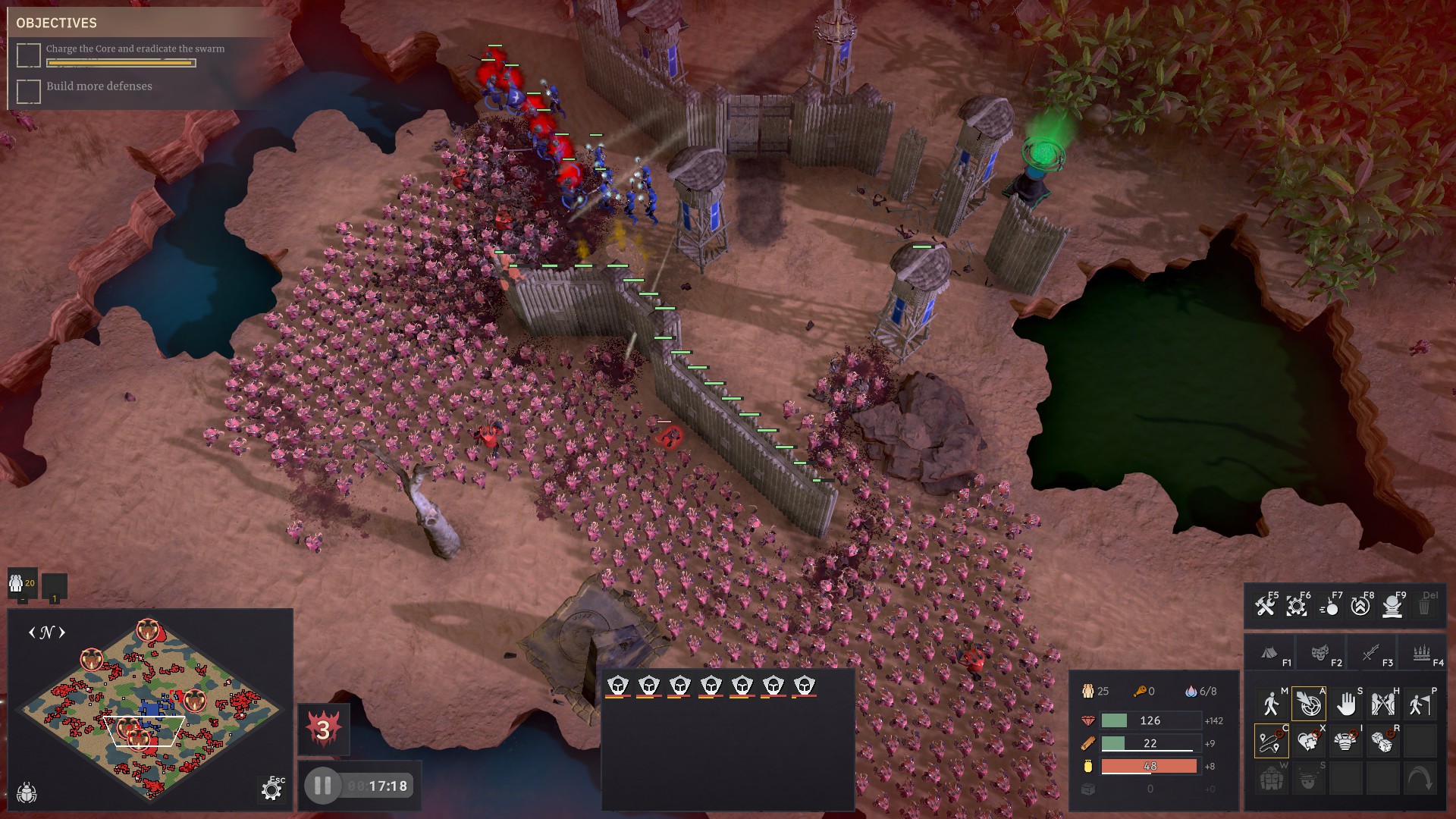Open the hammer and wrench build menu
Screen dimensions: 1456x819
tap(1264, 607)
